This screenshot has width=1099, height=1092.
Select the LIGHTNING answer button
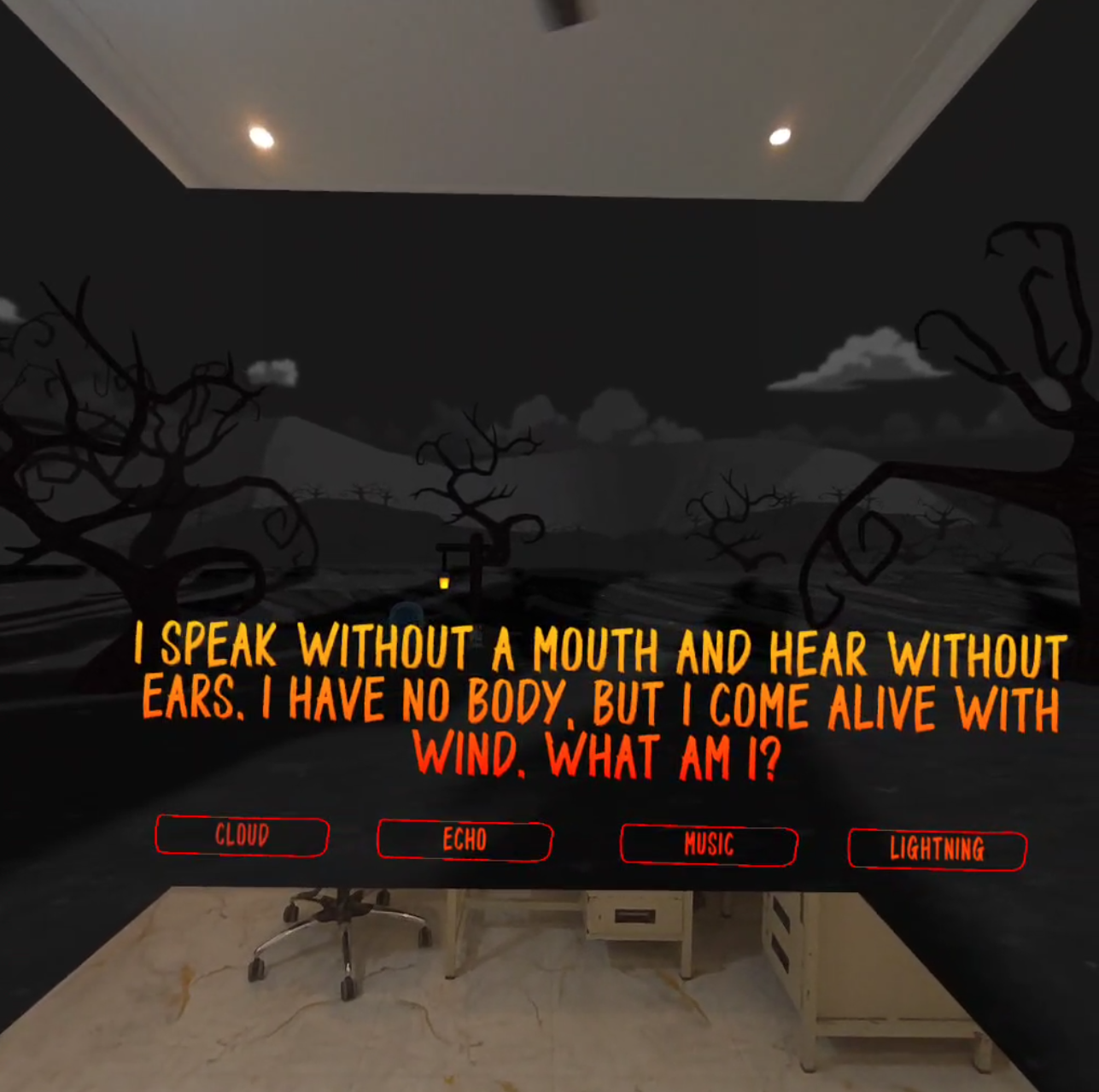pos(936,850)
